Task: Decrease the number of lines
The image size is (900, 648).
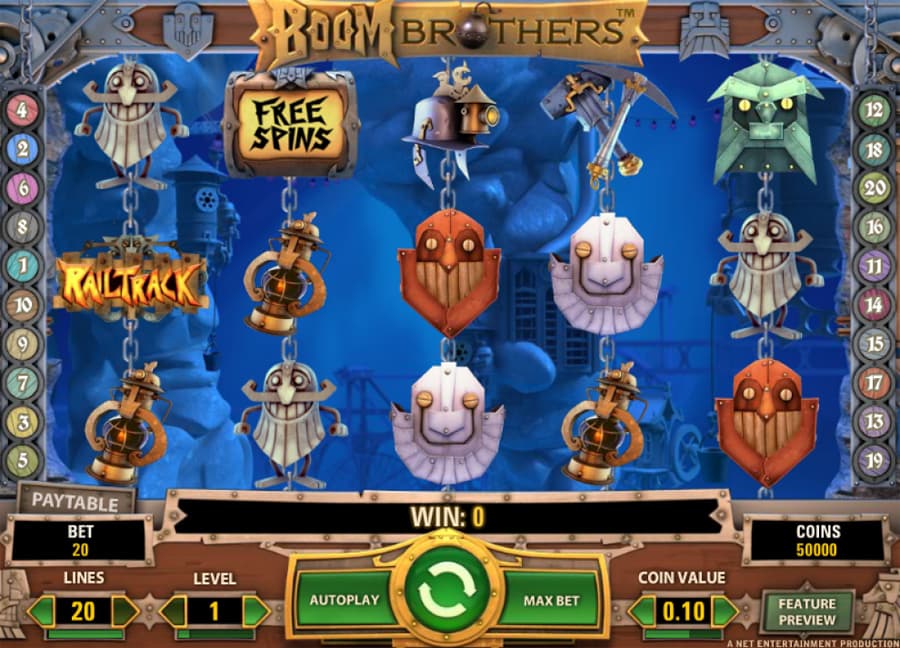Action: pos(41,611)
